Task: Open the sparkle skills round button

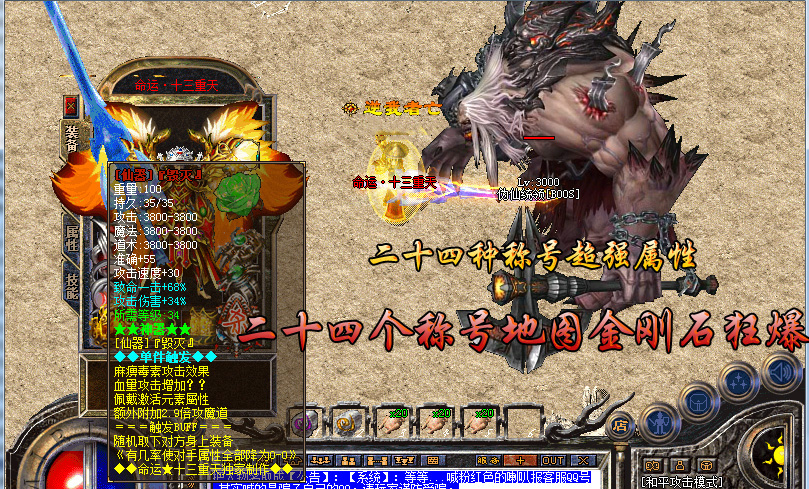Action: 737,381
